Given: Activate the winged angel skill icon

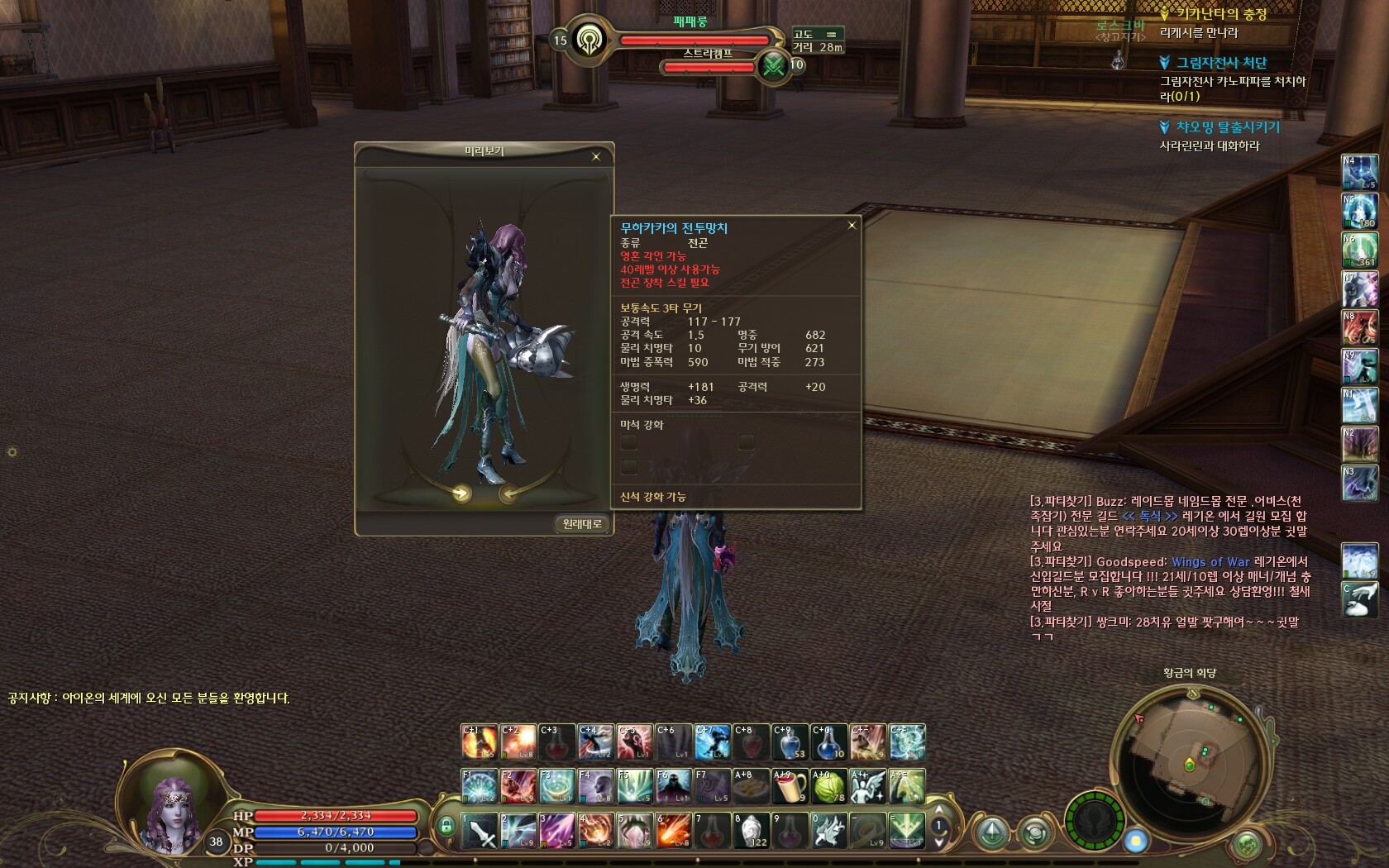Looking at the screenshot, I should (x=868, y=786).
